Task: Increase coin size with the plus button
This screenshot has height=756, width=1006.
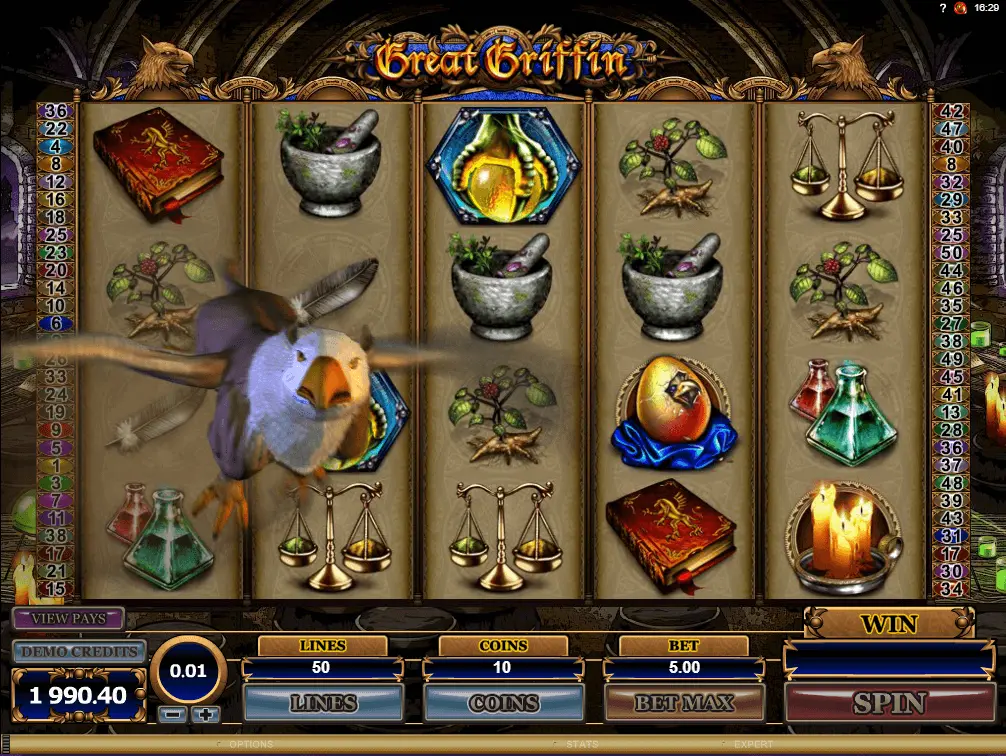Action: tap(205, 714)
